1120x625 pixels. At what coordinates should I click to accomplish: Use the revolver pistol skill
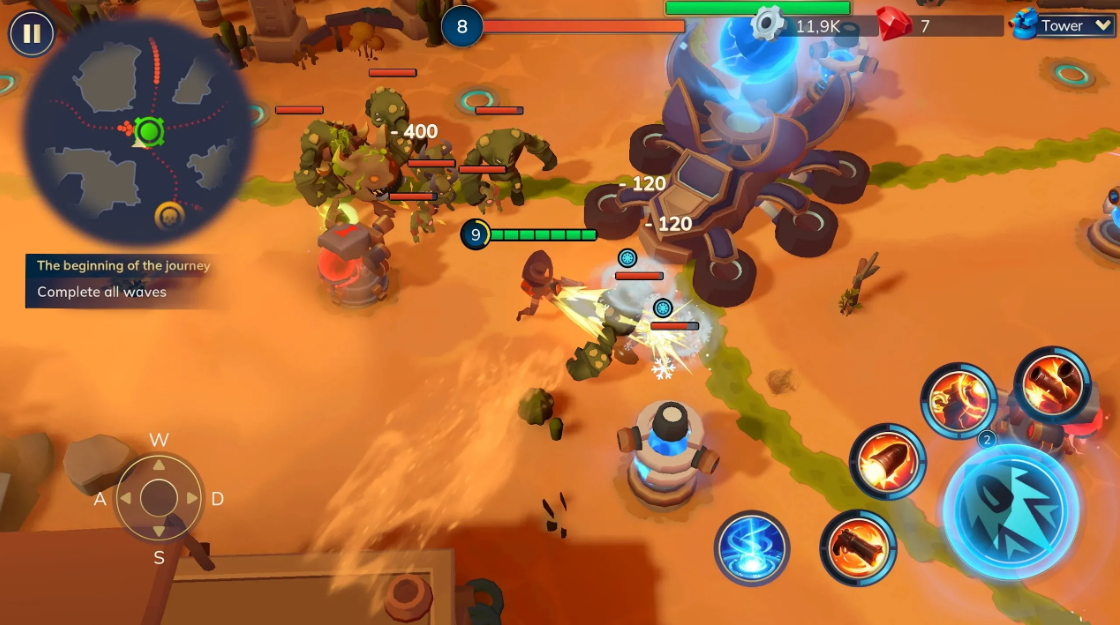pyautogui.click(x=858, y=548)
